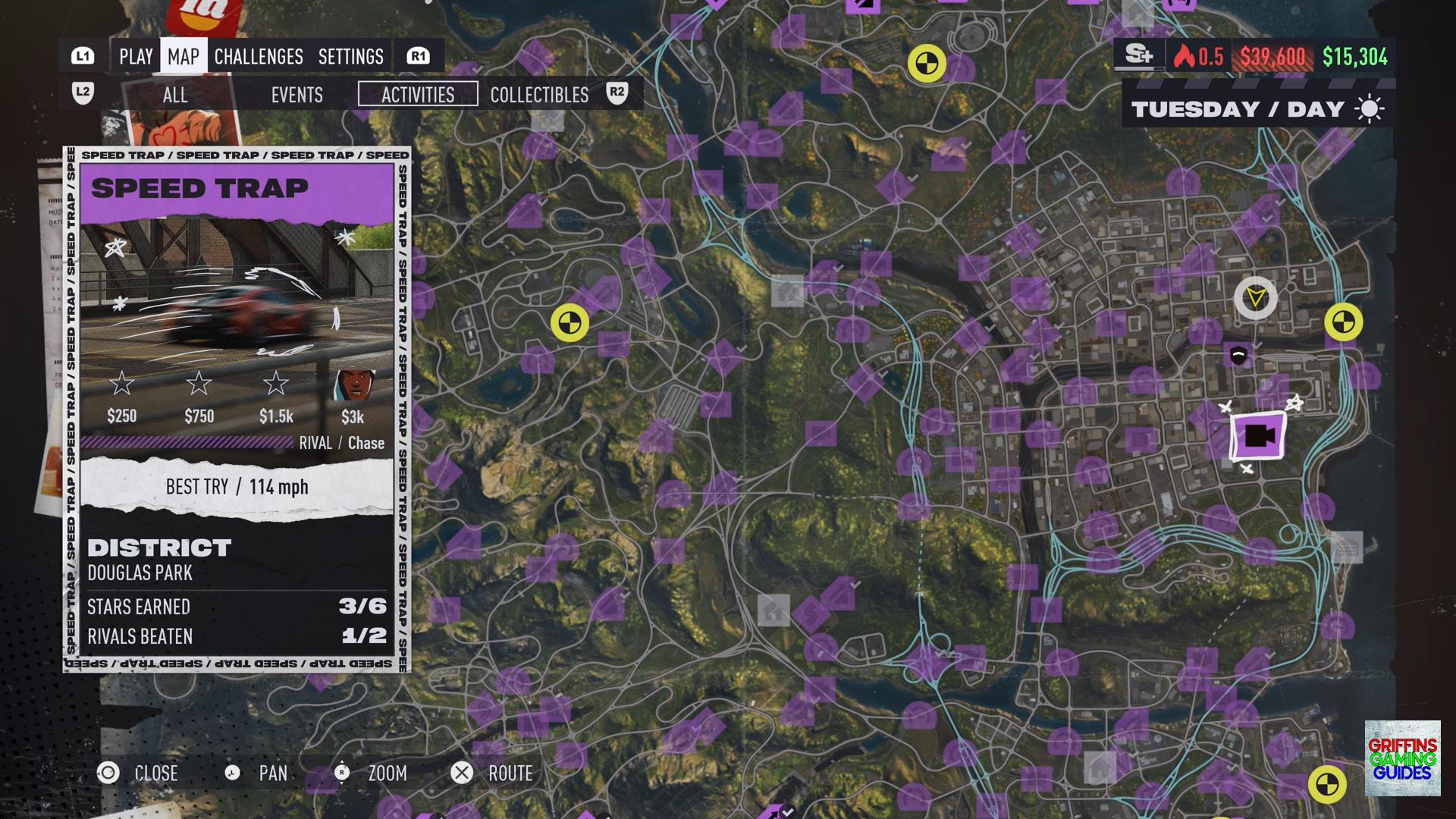The height and width of the screenshot is (819, 1456).
Task: Filter the map by Collectibles
Action: pos(539,95)
